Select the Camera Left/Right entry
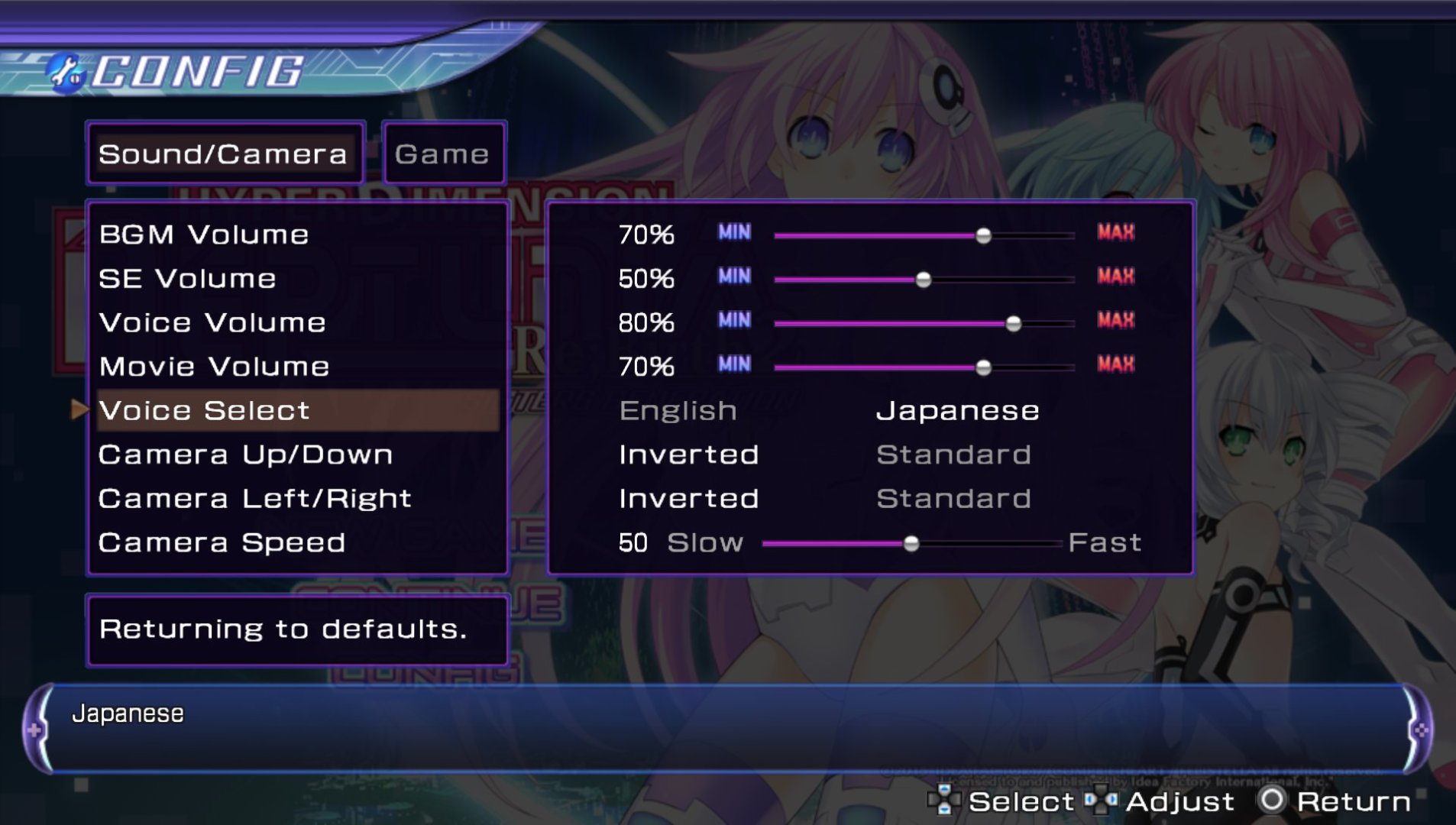The image size is (1456, 825). coord(255,499)
